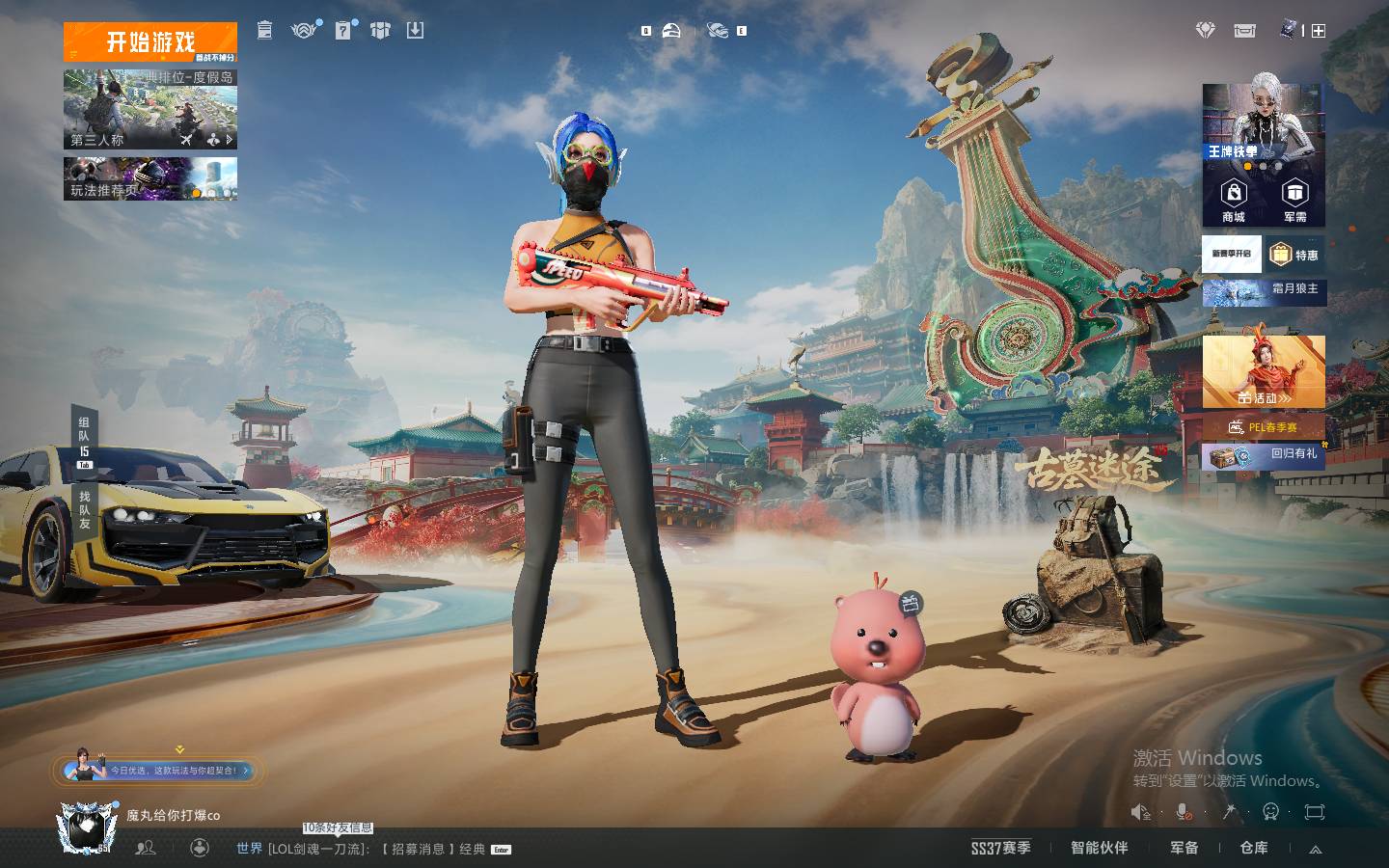Open the question-mark card icon in the top toolbar

coord(343,31)
